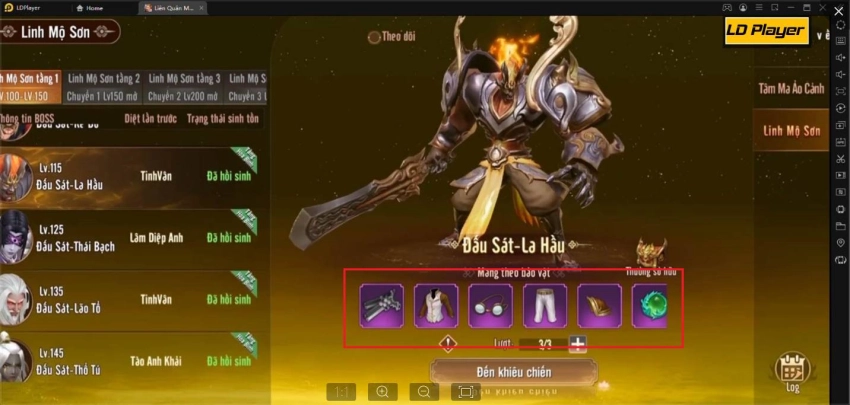Image resolution: width=850 pixels, height=405 pixels.
Task: Switch to Linh Mộ Sơn tầng 3 tab
Action: [x=184, y=84]
